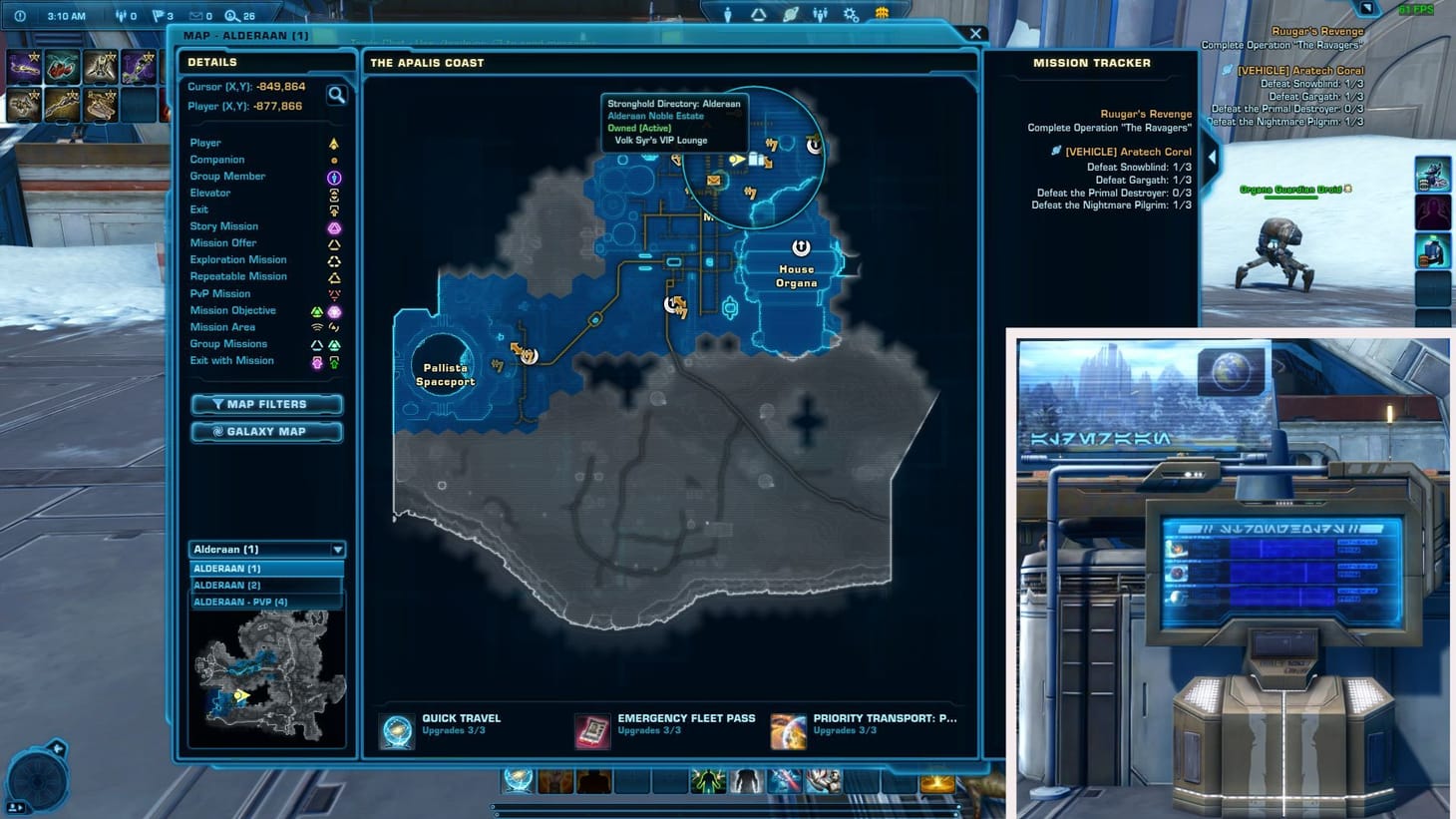The image size is (1456, 819).
Task: Toggle the Story Mission filter in map legend
Action: [x=334, y=226]
